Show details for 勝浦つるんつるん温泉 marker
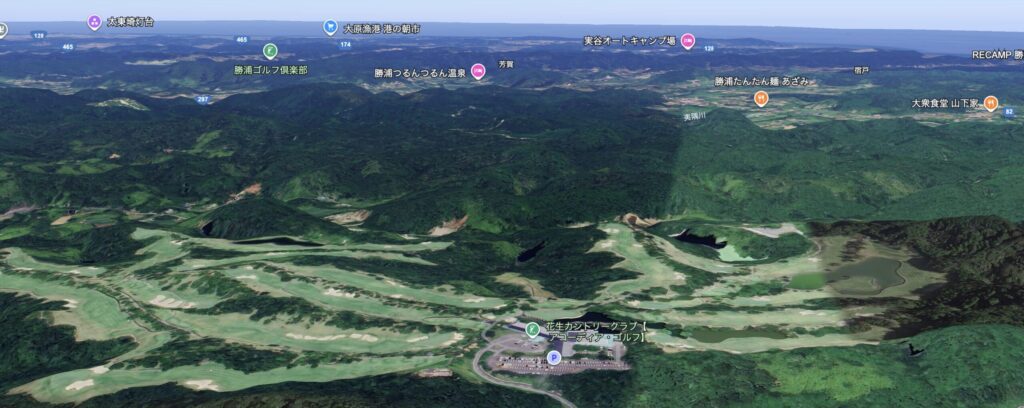The image size is (1024, 408). [x=478, y=70]
